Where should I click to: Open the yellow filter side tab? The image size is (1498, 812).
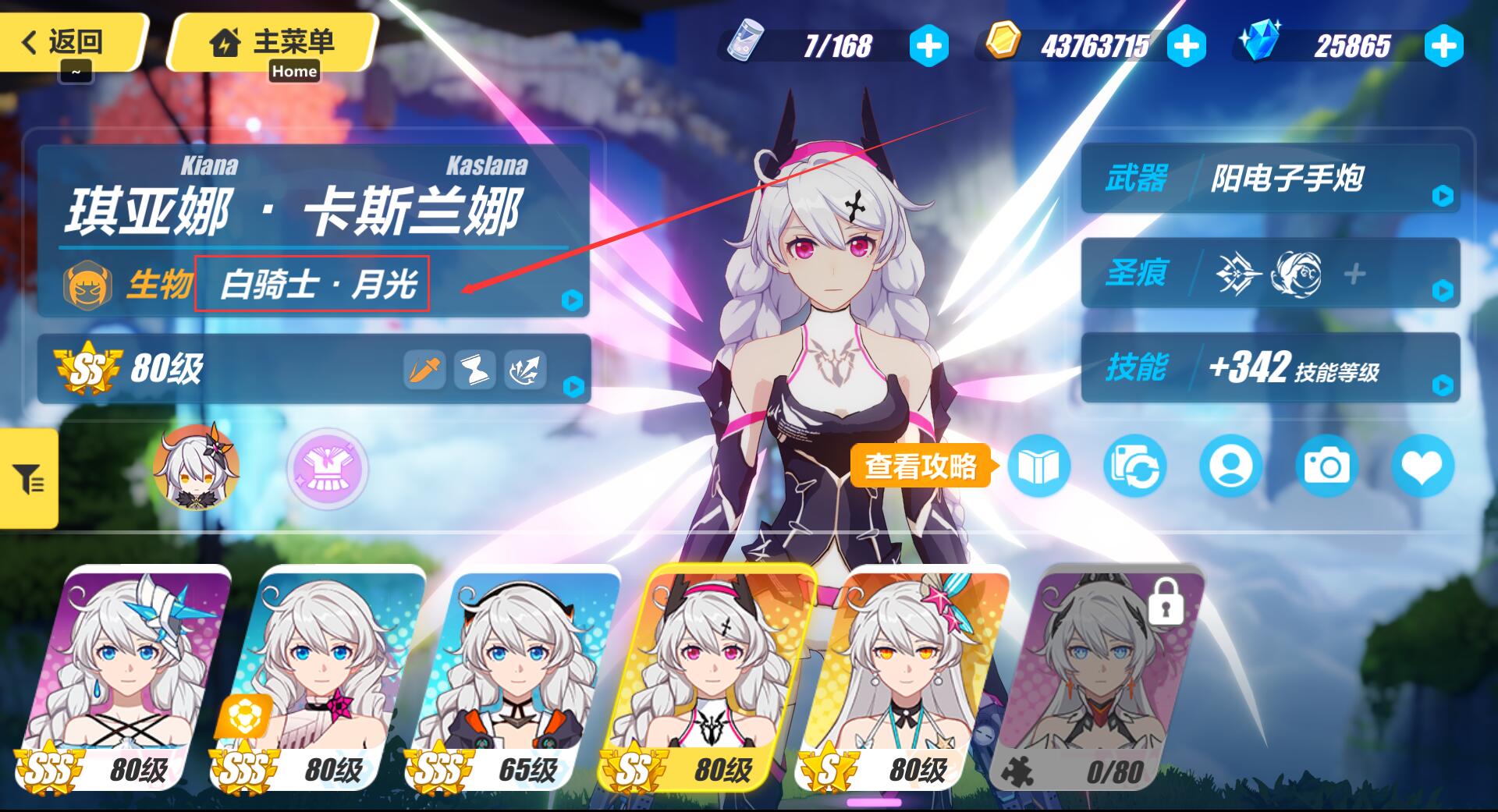point(29,478)
